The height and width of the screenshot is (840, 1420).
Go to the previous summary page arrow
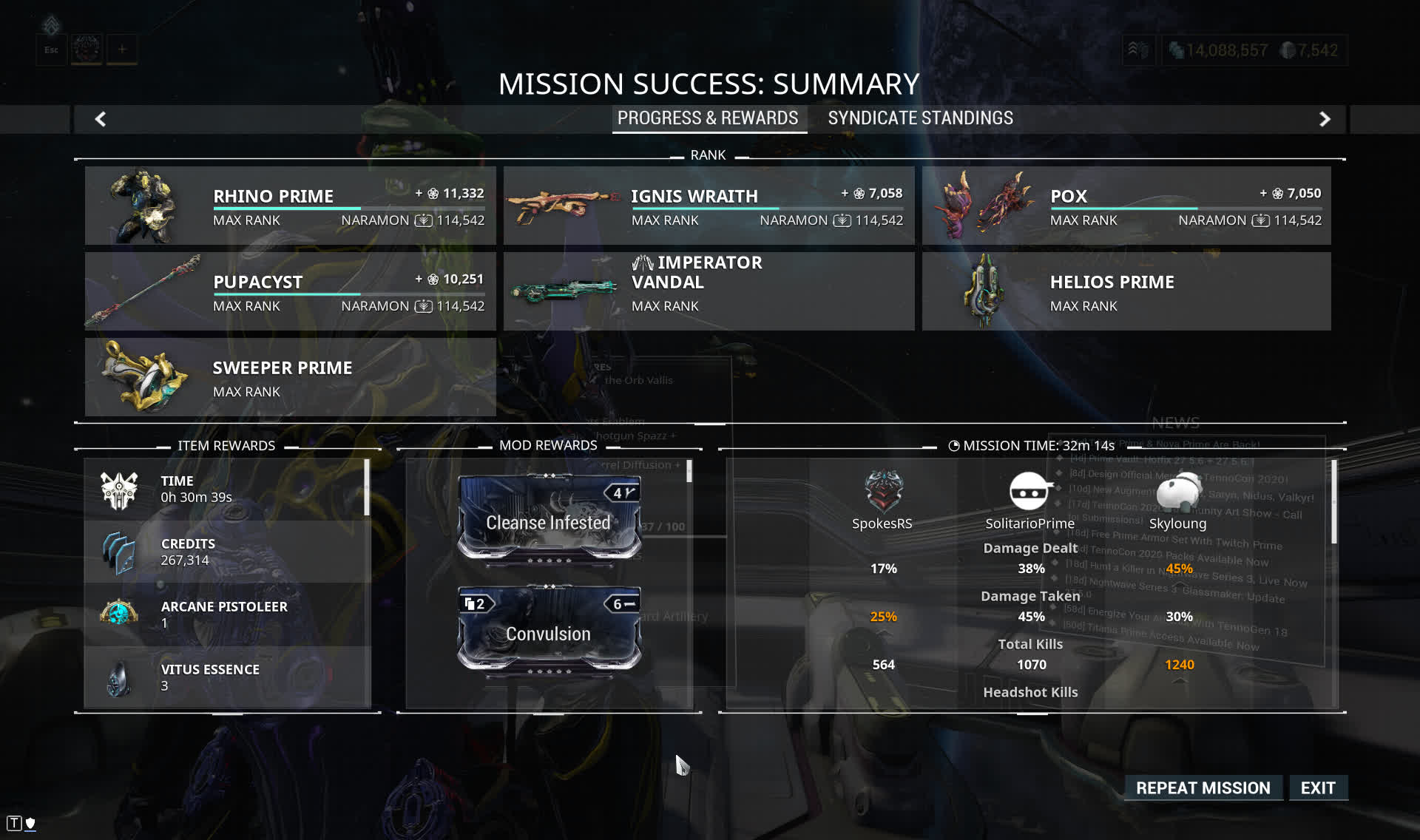(101, 119)
